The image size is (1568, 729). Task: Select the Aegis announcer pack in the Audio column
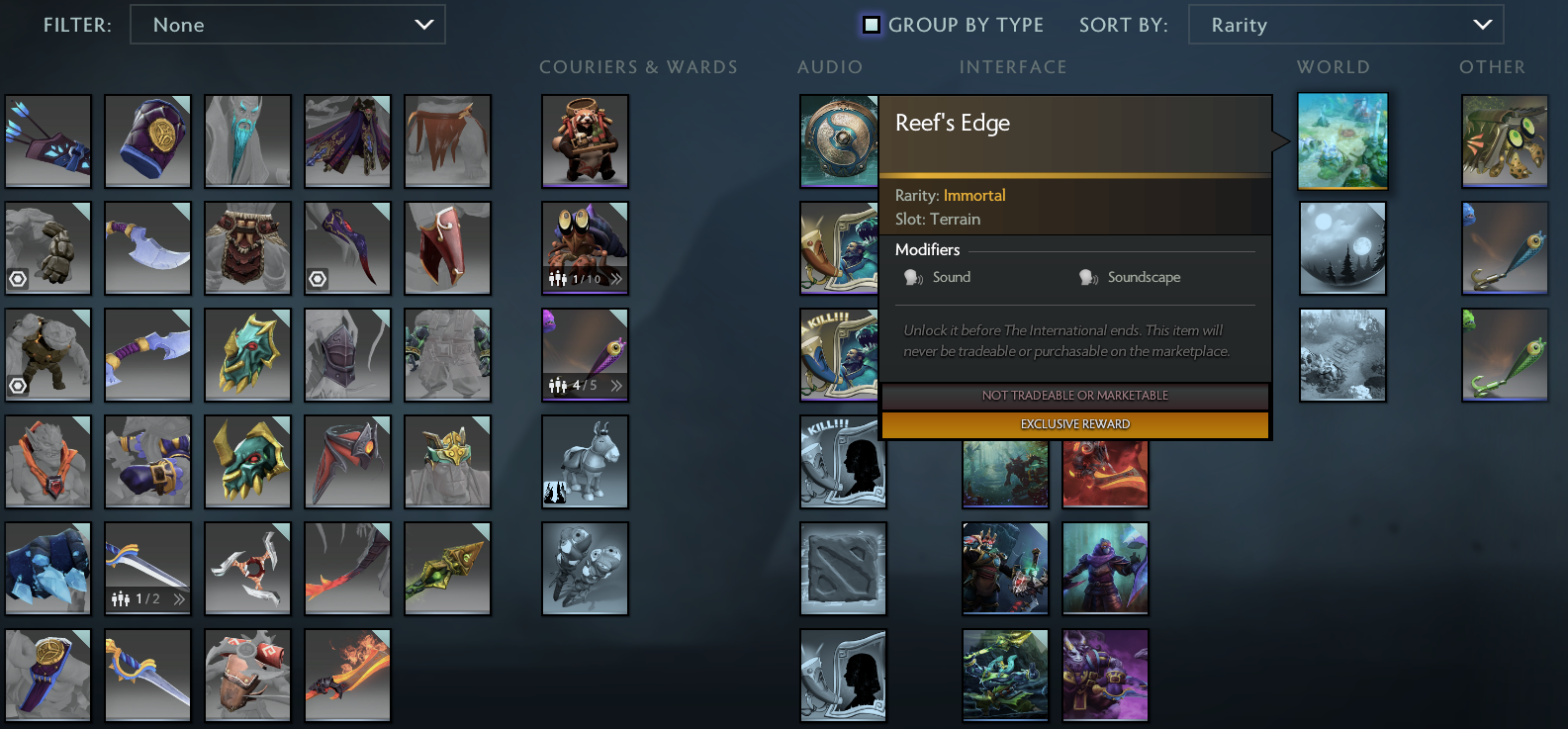coord(840,141)
